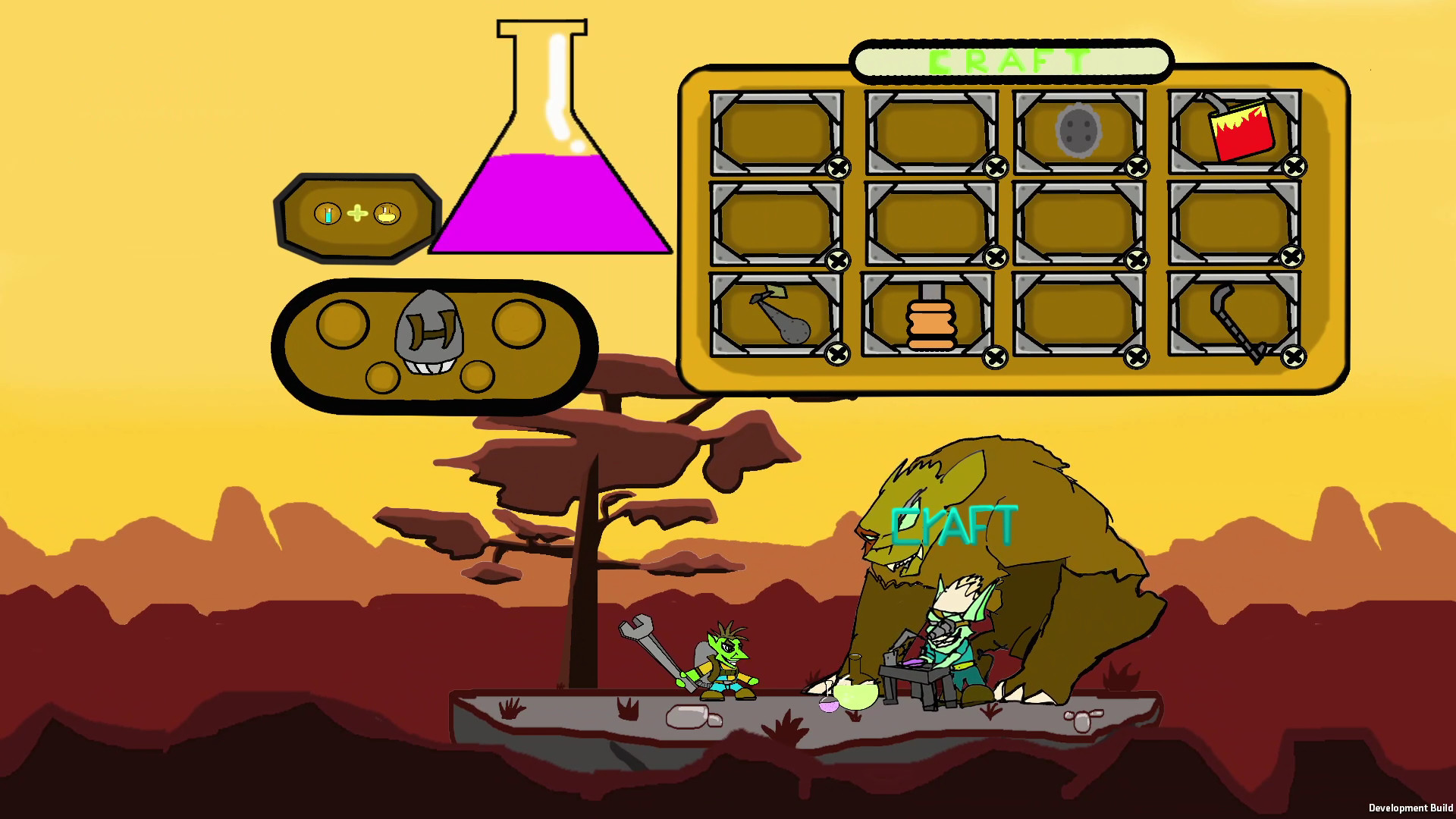
Task: Click the green CRAFT header banner
Action: point(1009,62)
